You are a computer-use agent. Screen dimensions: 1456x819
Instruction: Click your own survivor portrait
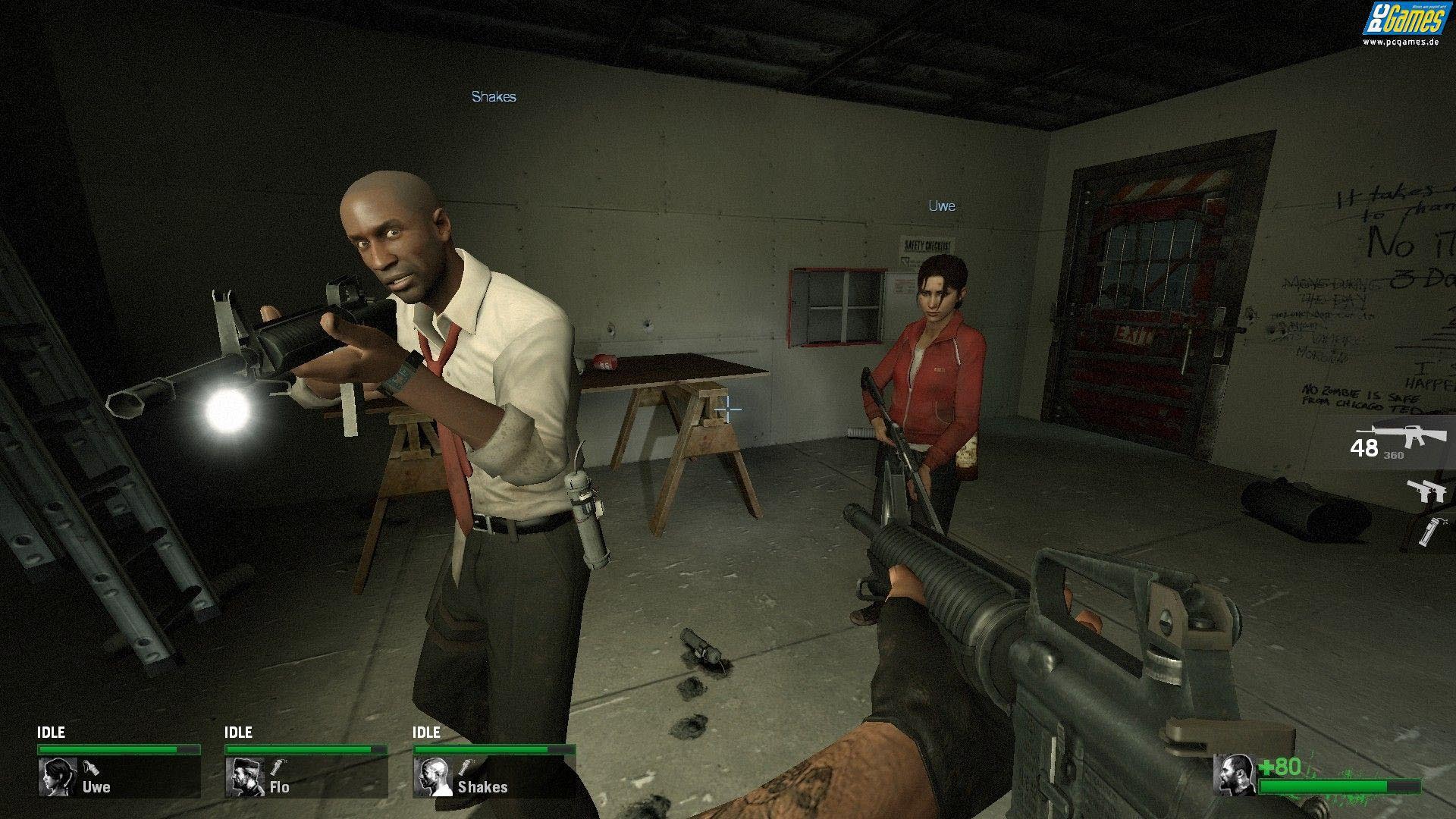coord(1235,774)
